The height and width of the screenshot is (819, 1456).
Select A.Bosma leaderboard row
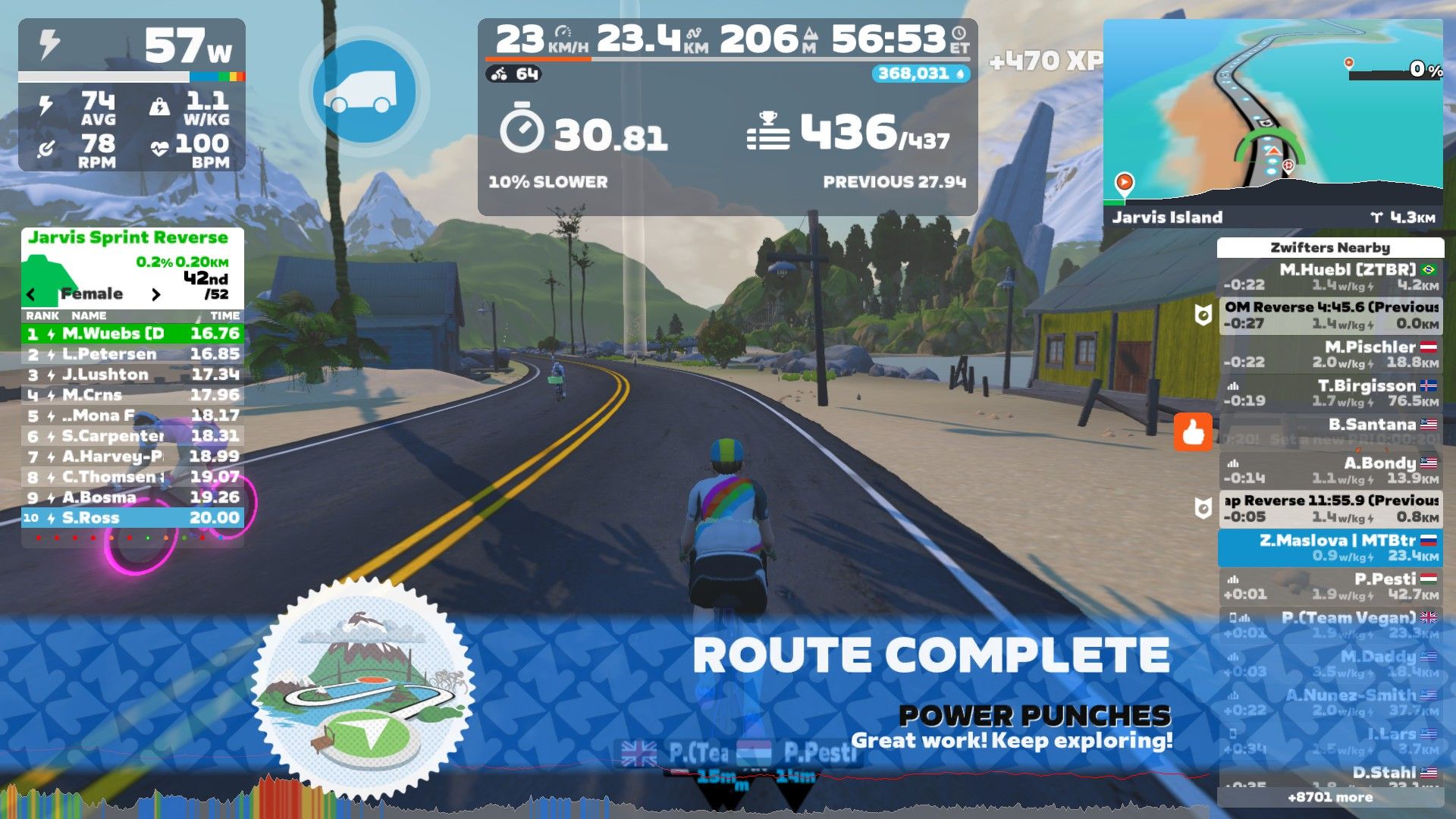click(x=133, y=497)
